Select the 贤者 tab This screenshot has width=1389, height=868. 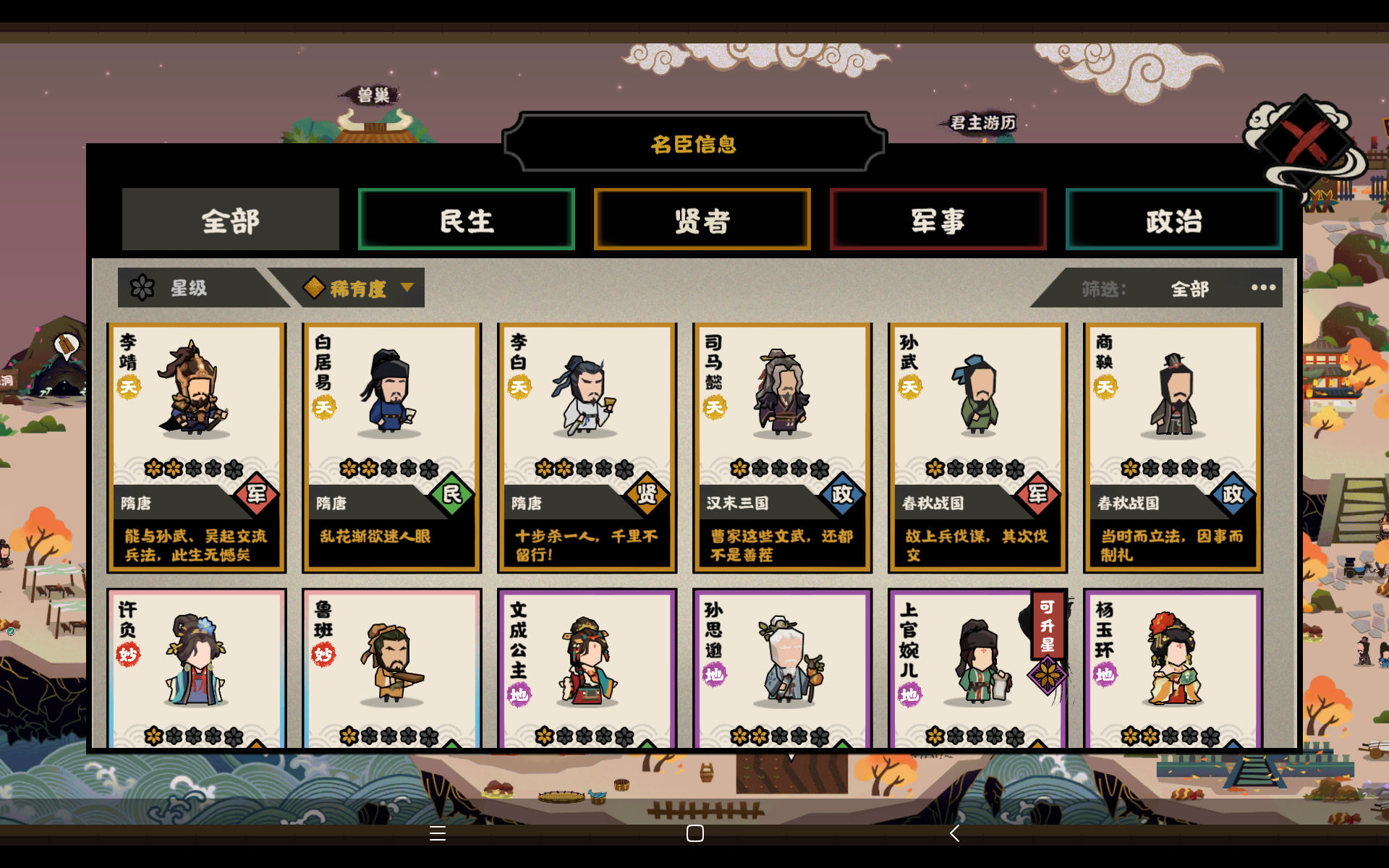click(702, 219)
